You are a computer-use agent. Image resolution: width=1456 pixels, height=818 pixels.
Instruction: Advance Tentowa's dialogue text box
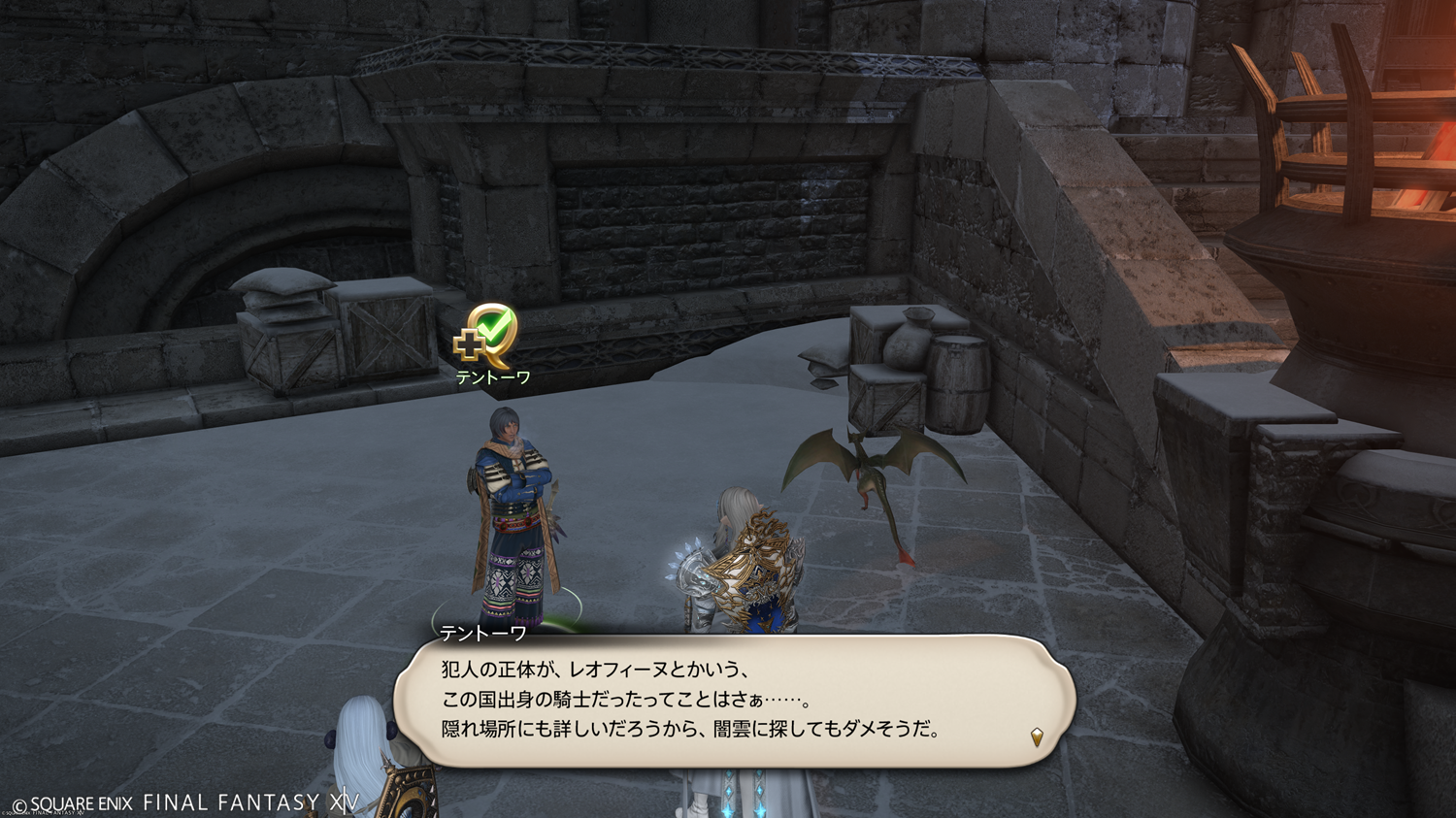[734, 701]
